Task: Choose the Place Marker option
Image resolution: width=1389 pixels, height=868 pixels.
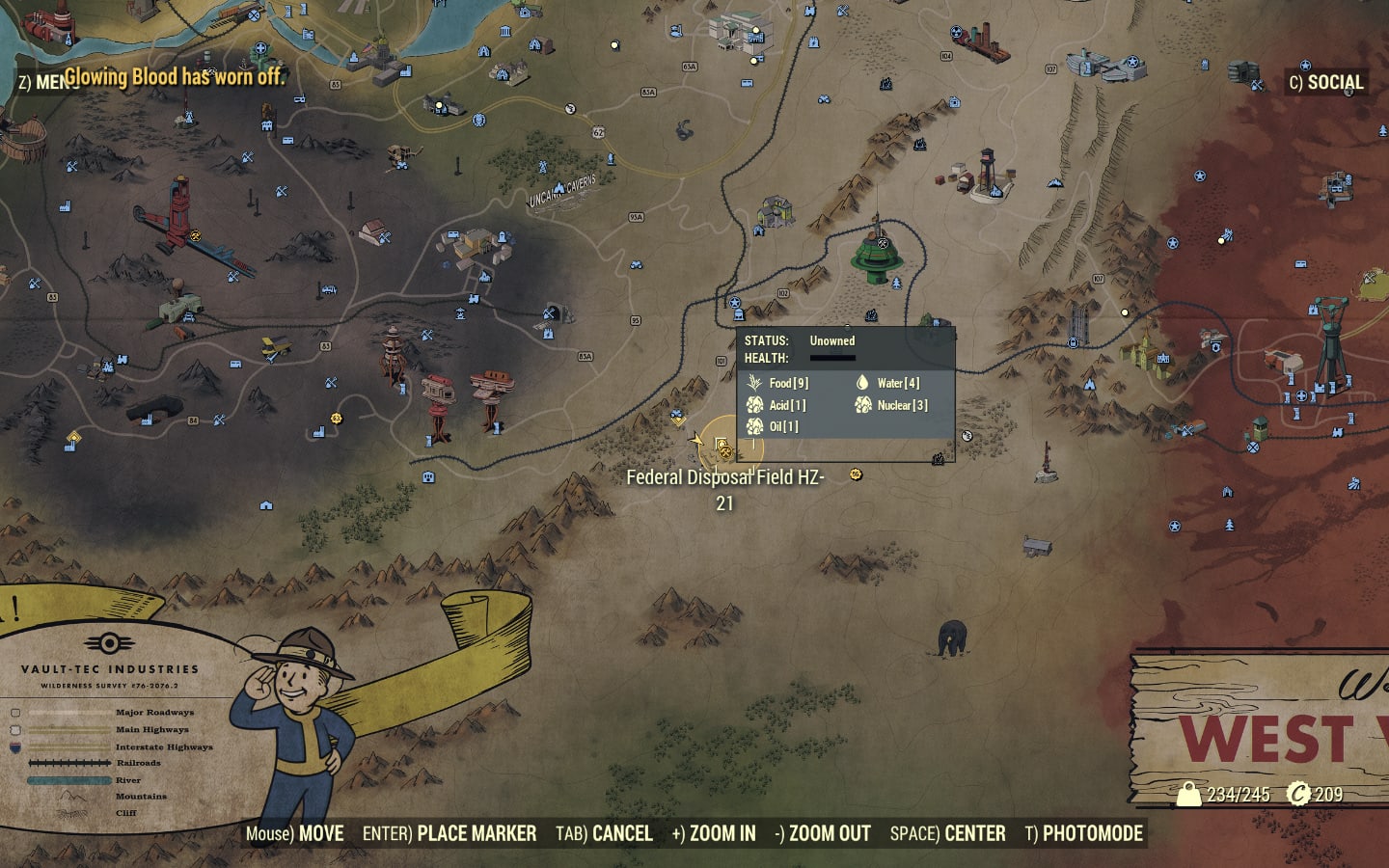Action: [x=449, y=834]
